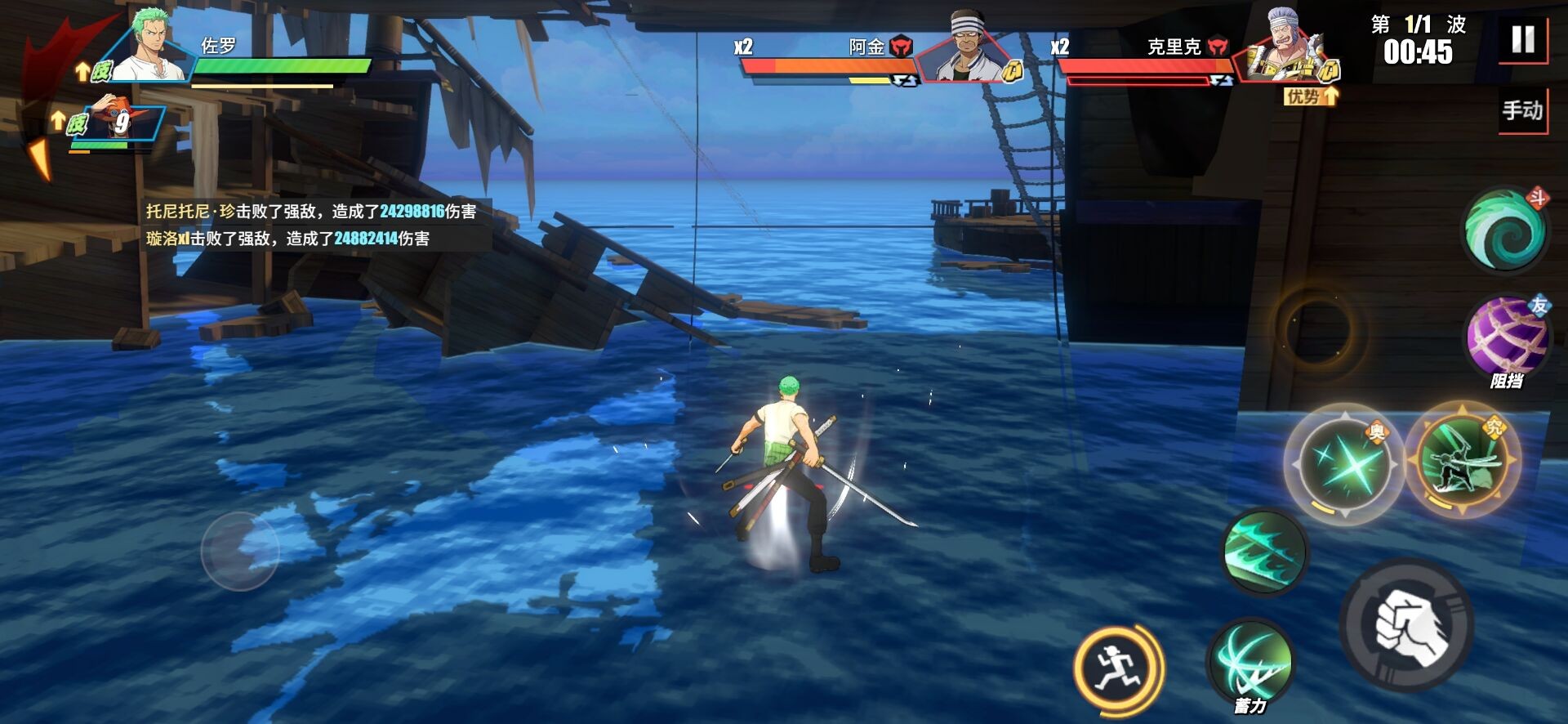Activate the green whirlwind 斗 skill
1568x724 pixels.
1505,230
